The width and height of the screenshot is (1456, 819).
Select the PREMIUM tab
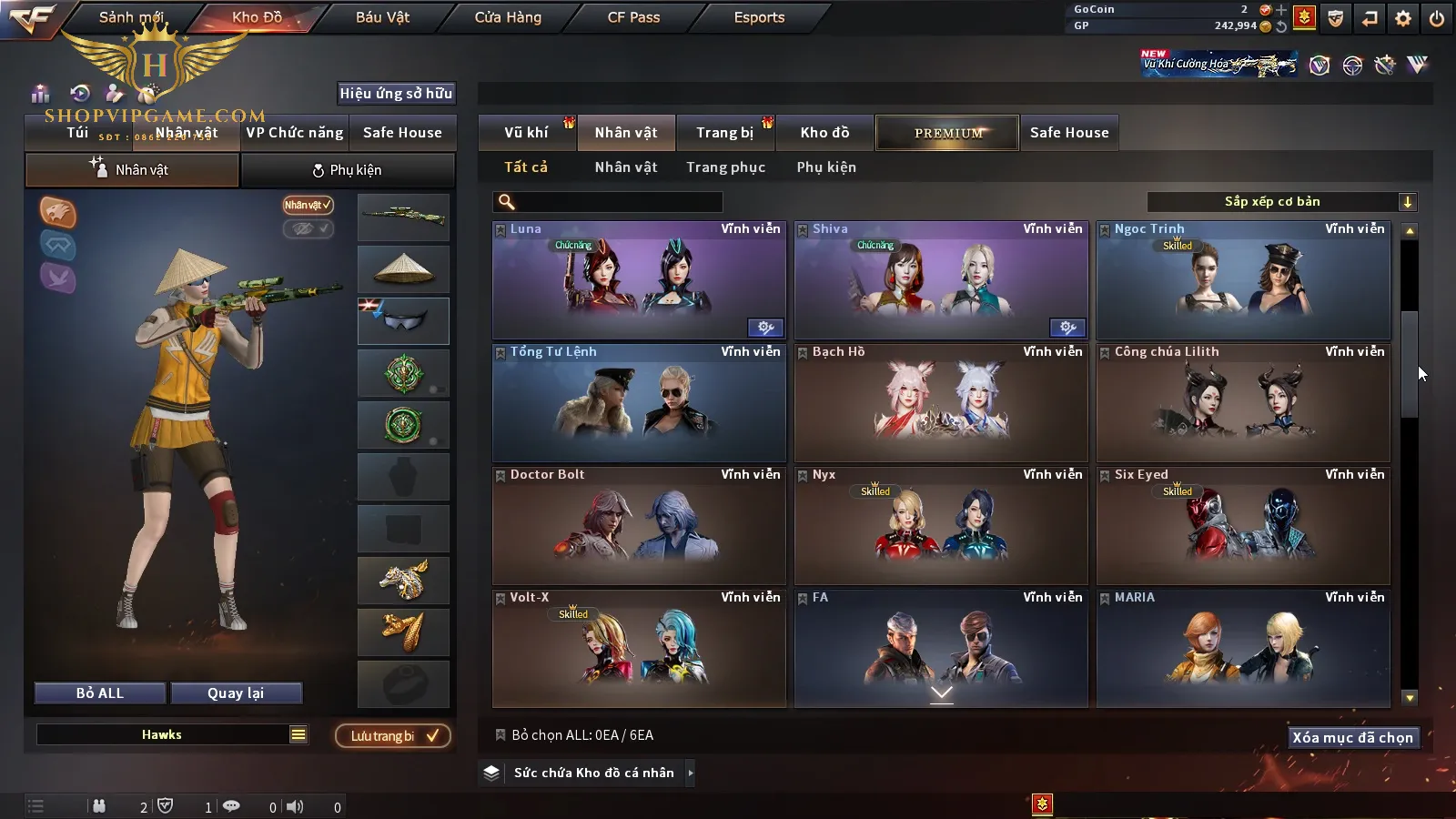click(x=947, y=133)
